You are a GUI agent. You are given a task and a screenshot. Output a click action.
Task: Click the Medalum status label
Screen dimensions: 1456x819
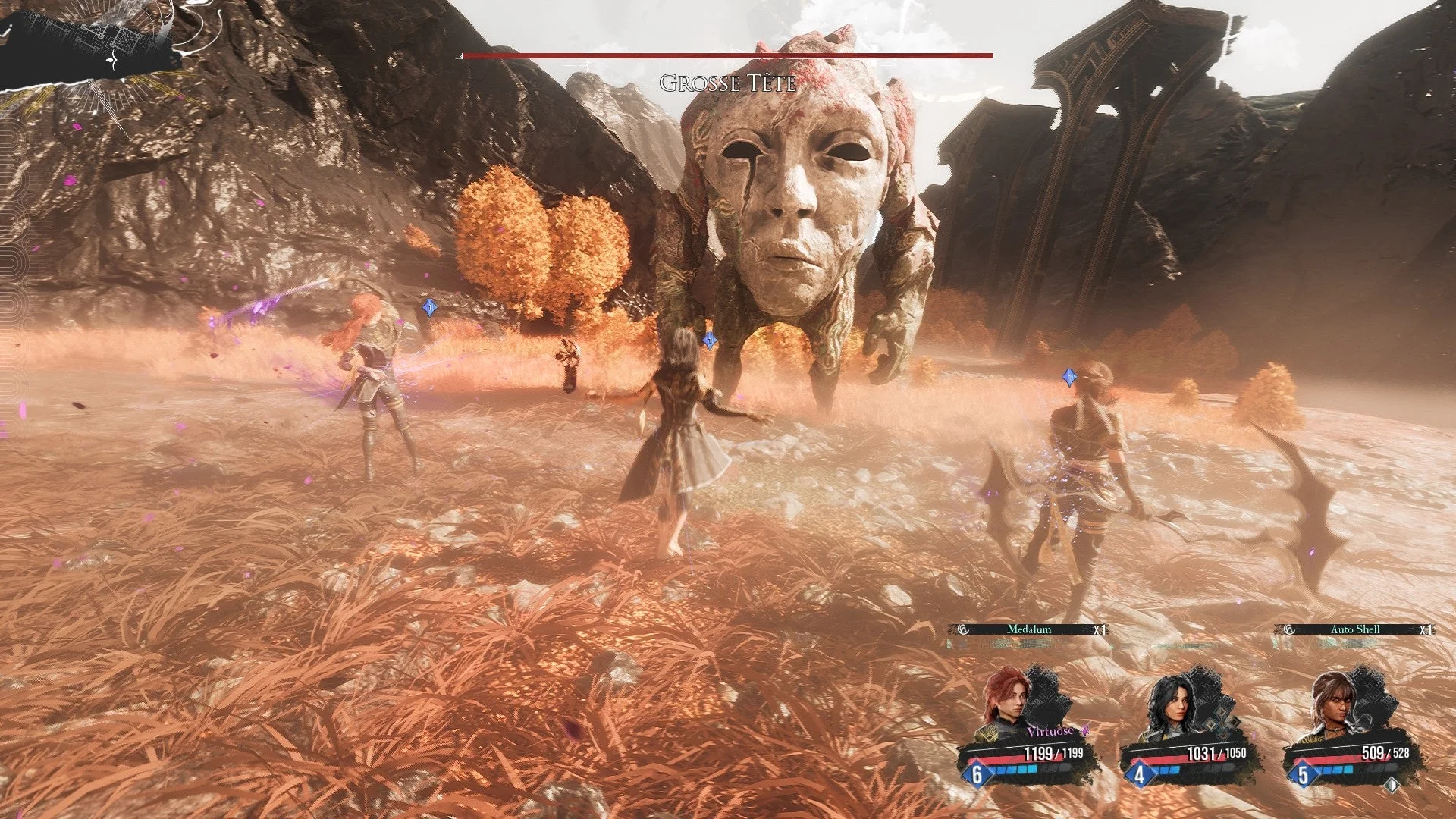(x=1029, y=629)
